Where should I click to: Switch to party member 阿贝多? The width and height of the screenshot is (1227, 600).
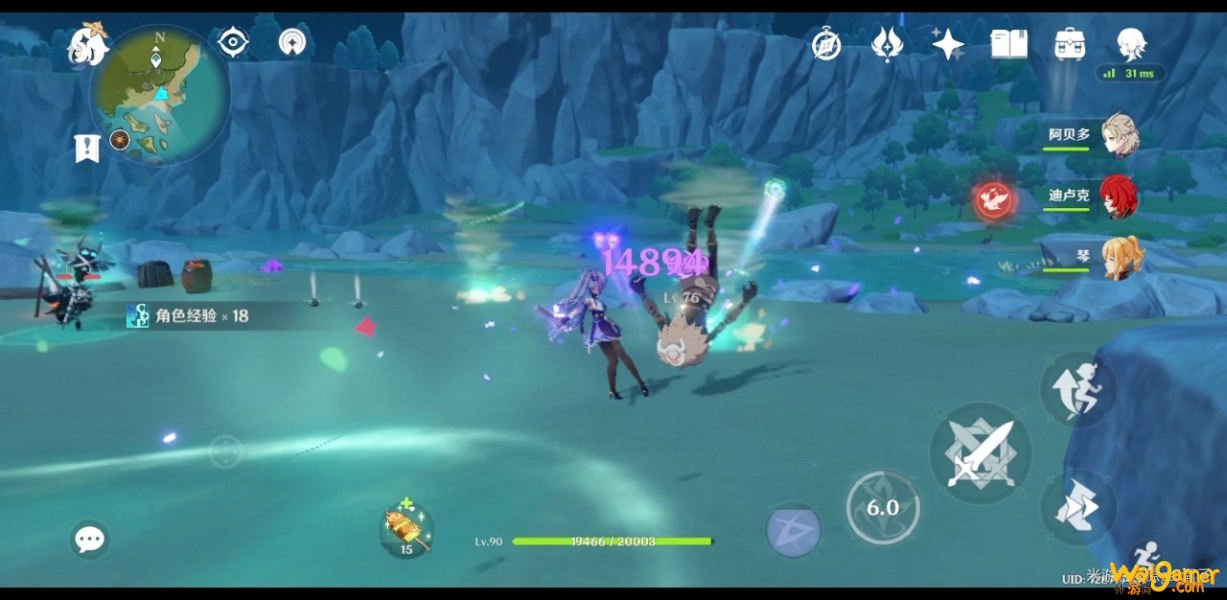pos(1119,135)
